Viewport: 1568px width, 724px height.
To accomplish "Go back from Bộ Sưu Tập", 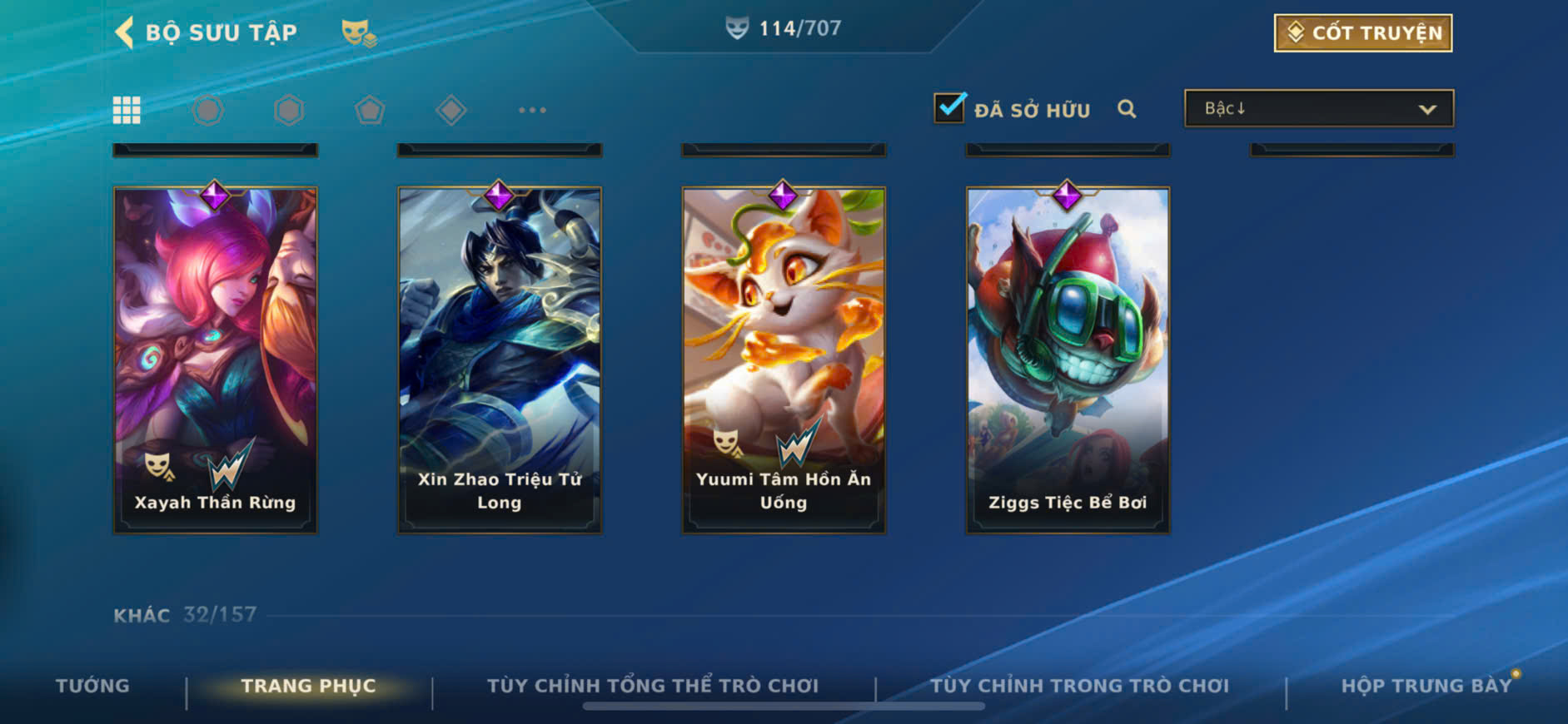I will (125, 32).
